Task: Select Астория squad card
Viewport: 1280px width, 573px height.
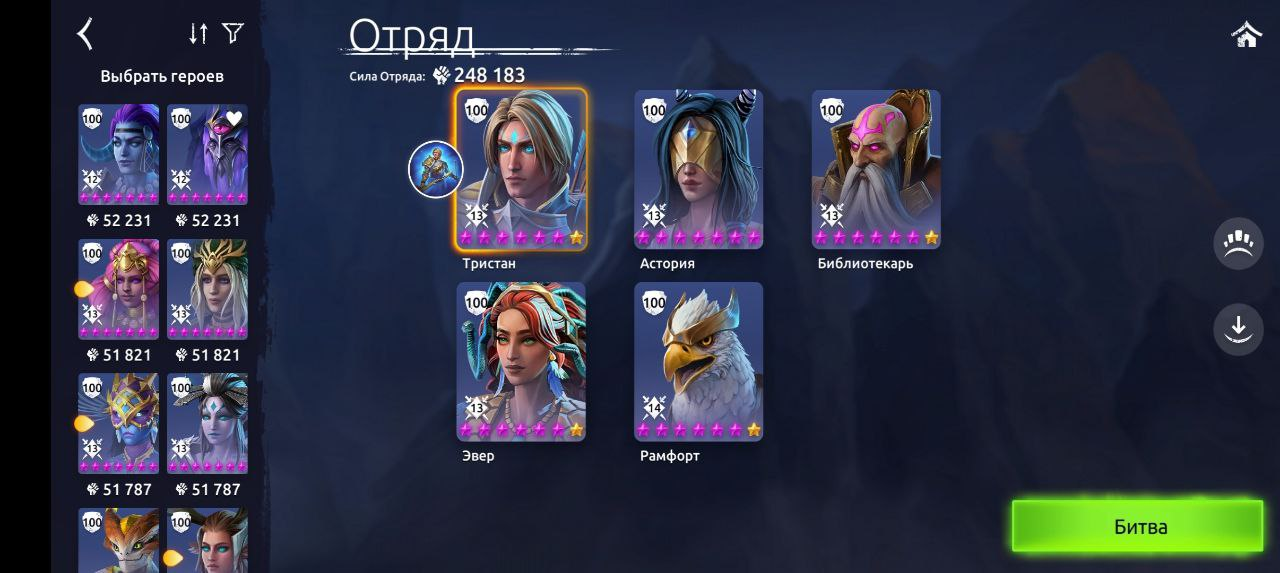Action: click(698, 168)
